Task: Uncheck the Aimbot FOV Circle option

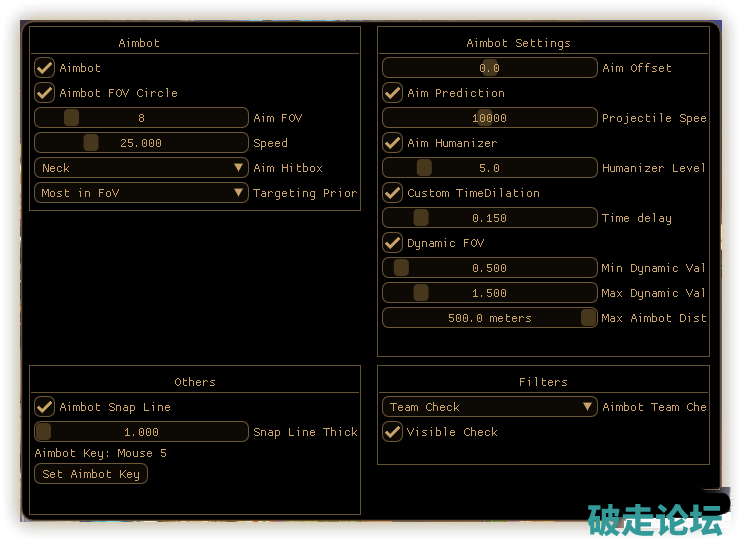Action: coord(44,93)
